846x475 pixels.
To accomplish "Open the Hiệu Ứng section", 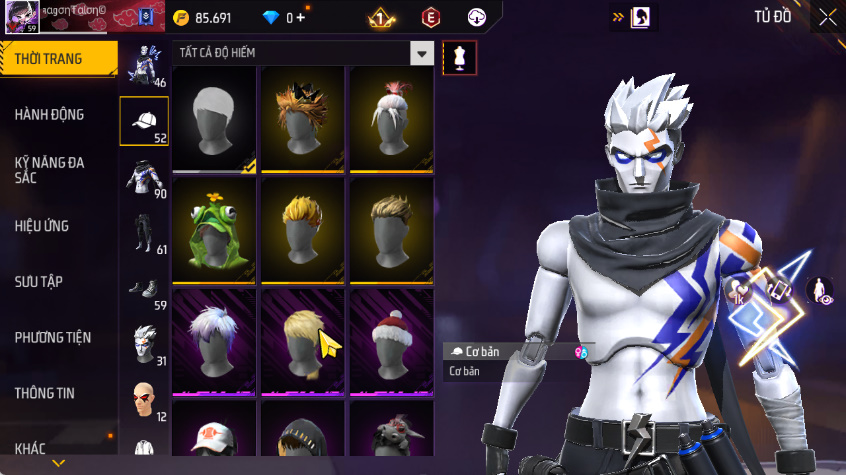I will pos(42,226).
